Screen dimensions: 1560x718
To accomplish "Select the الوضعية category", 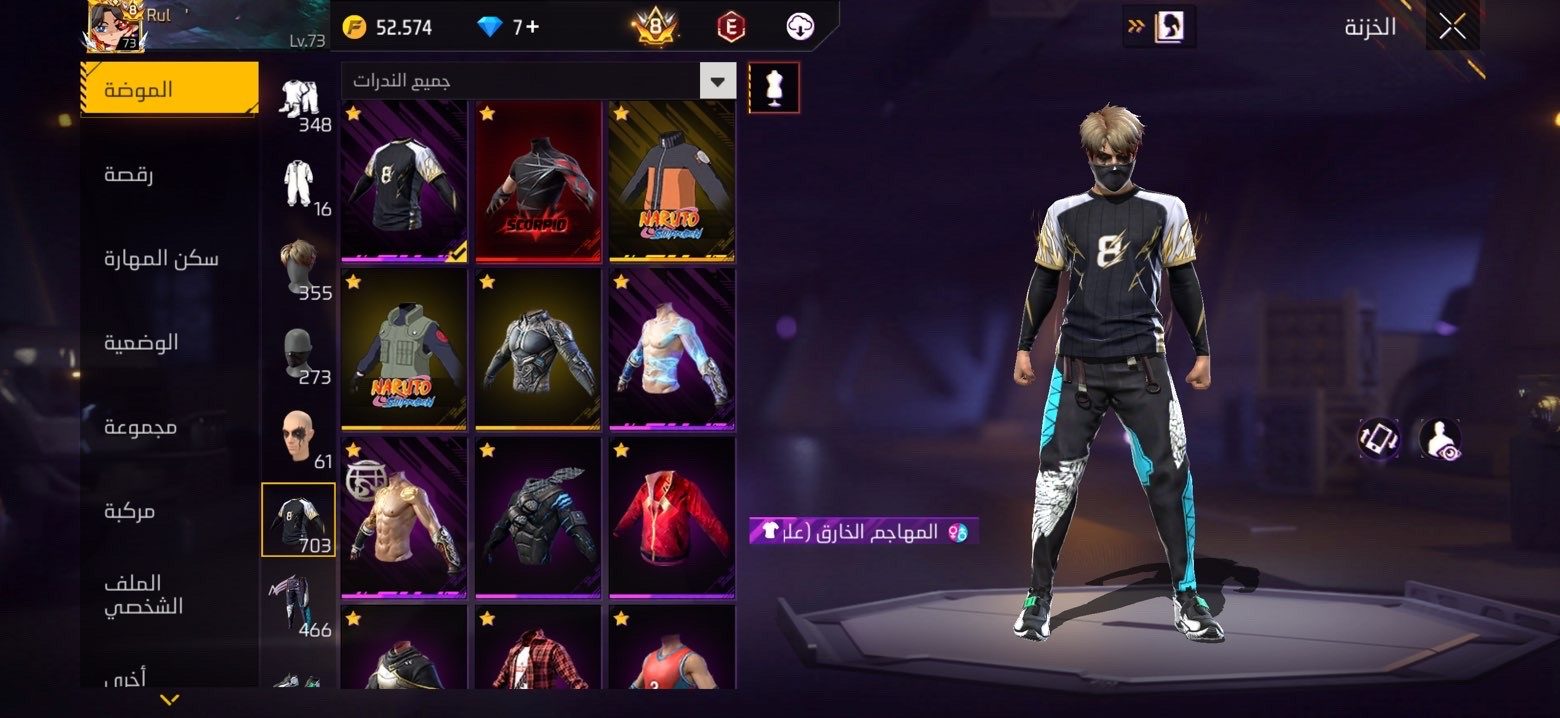I will 141,343.
